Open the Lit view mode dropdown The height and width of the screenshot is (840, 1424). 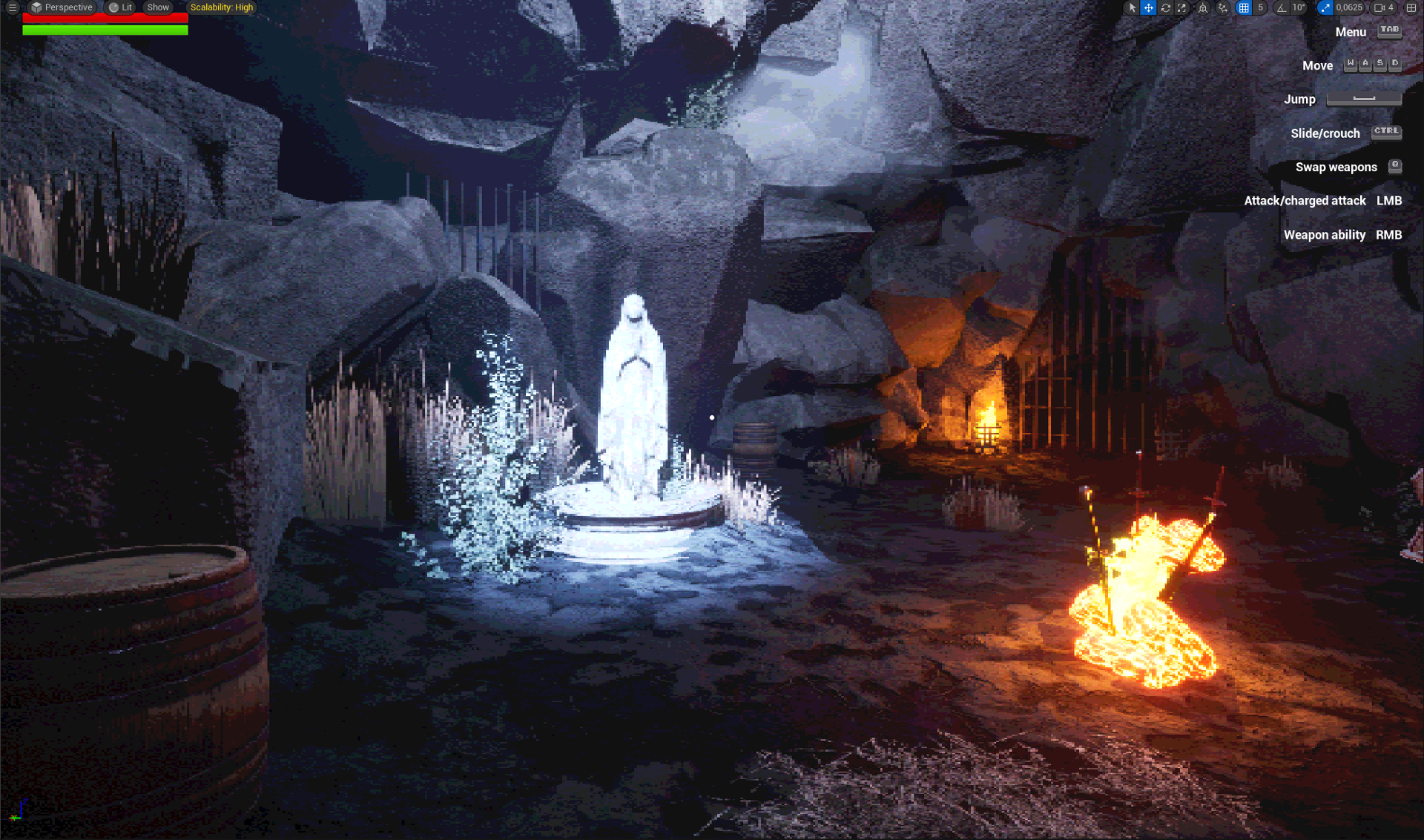[119, 7]
